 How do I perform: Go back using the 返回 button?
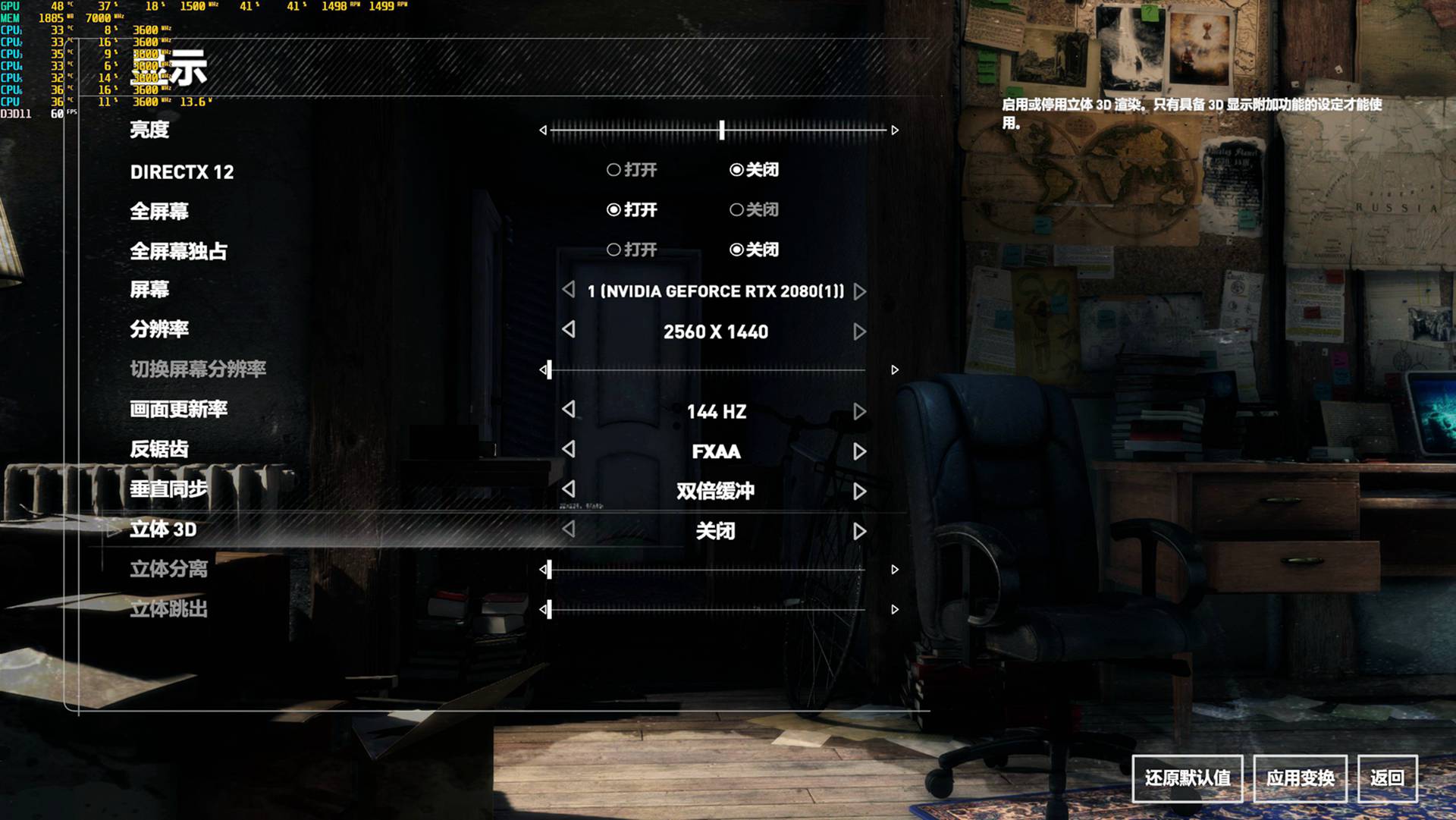tap(1387, 778)
